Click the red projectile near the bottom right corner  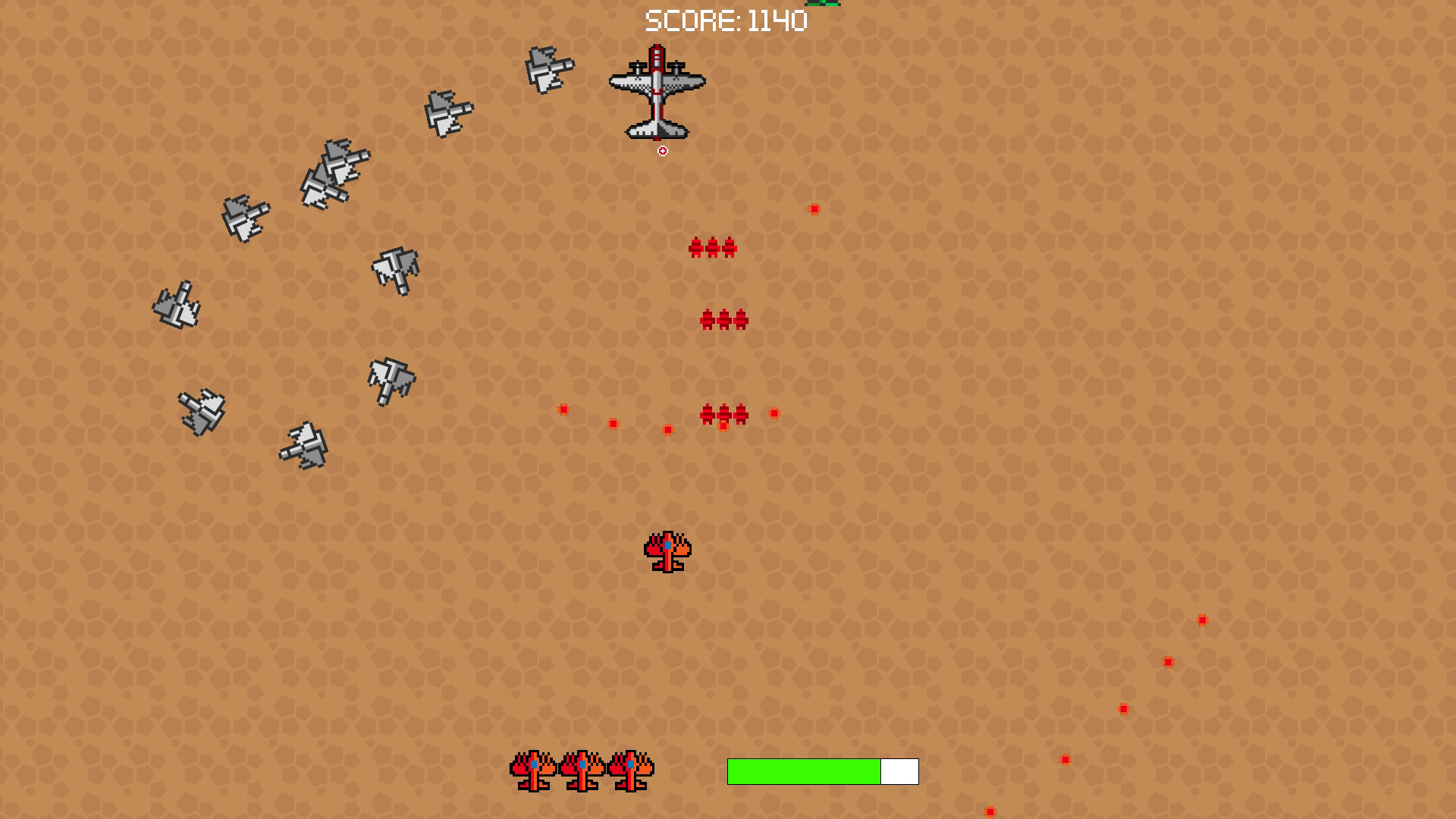coord(990,812)
